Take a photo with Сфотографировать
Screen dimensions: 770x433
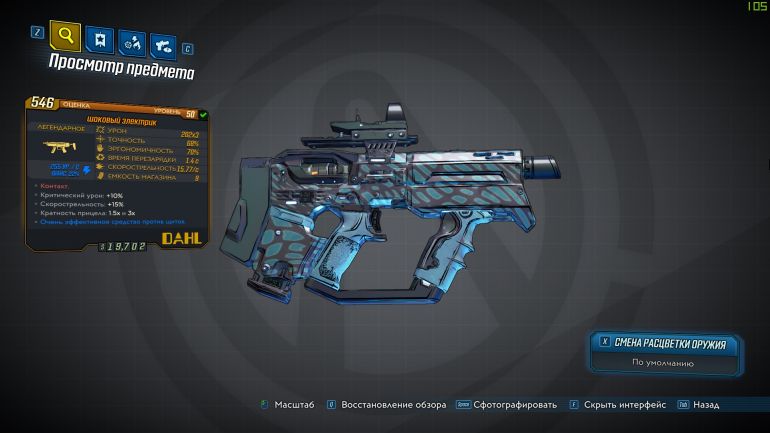pos(514,404)
